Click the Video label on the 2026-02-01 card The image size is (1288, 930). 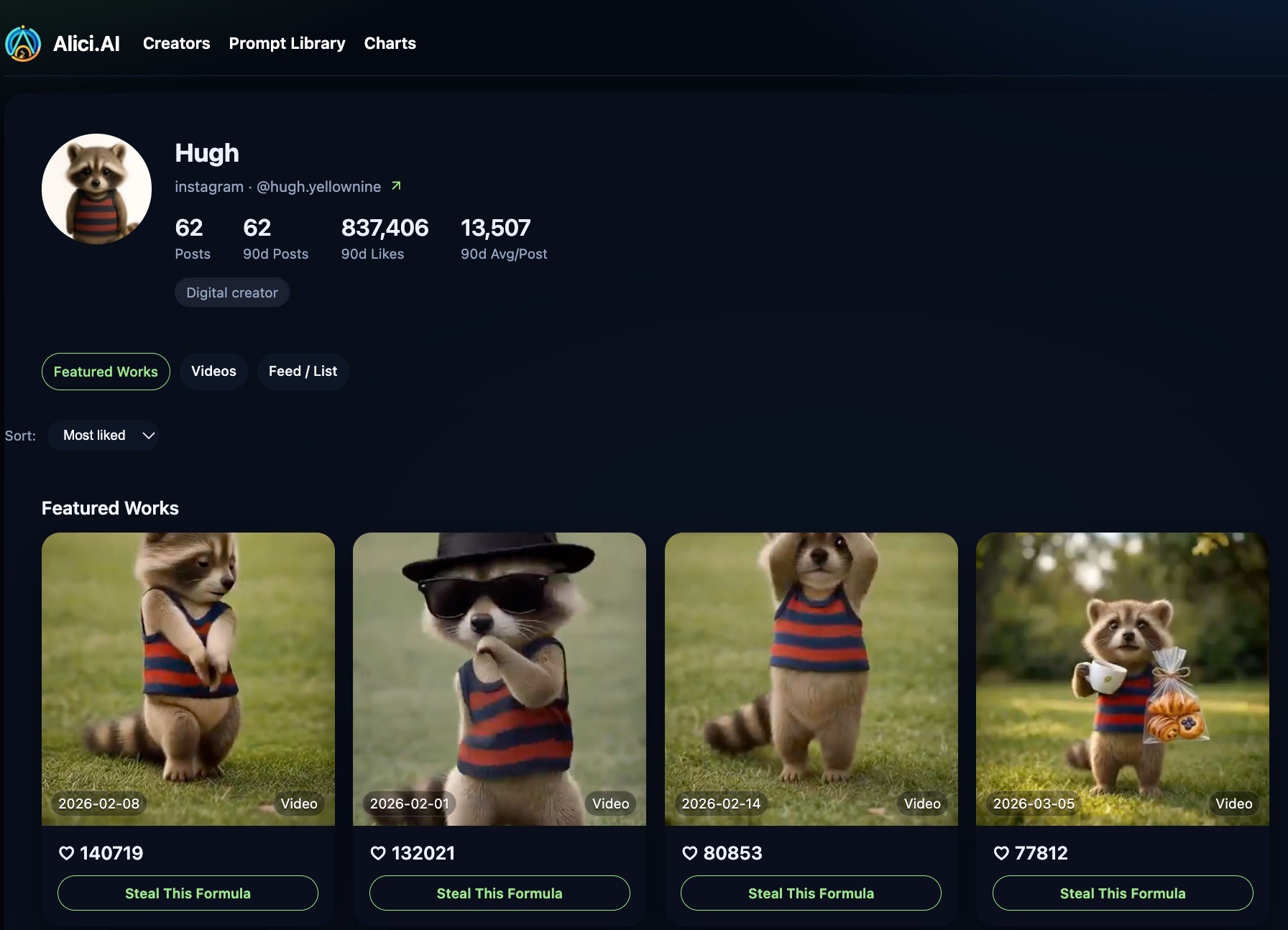(x=610, y=804)
